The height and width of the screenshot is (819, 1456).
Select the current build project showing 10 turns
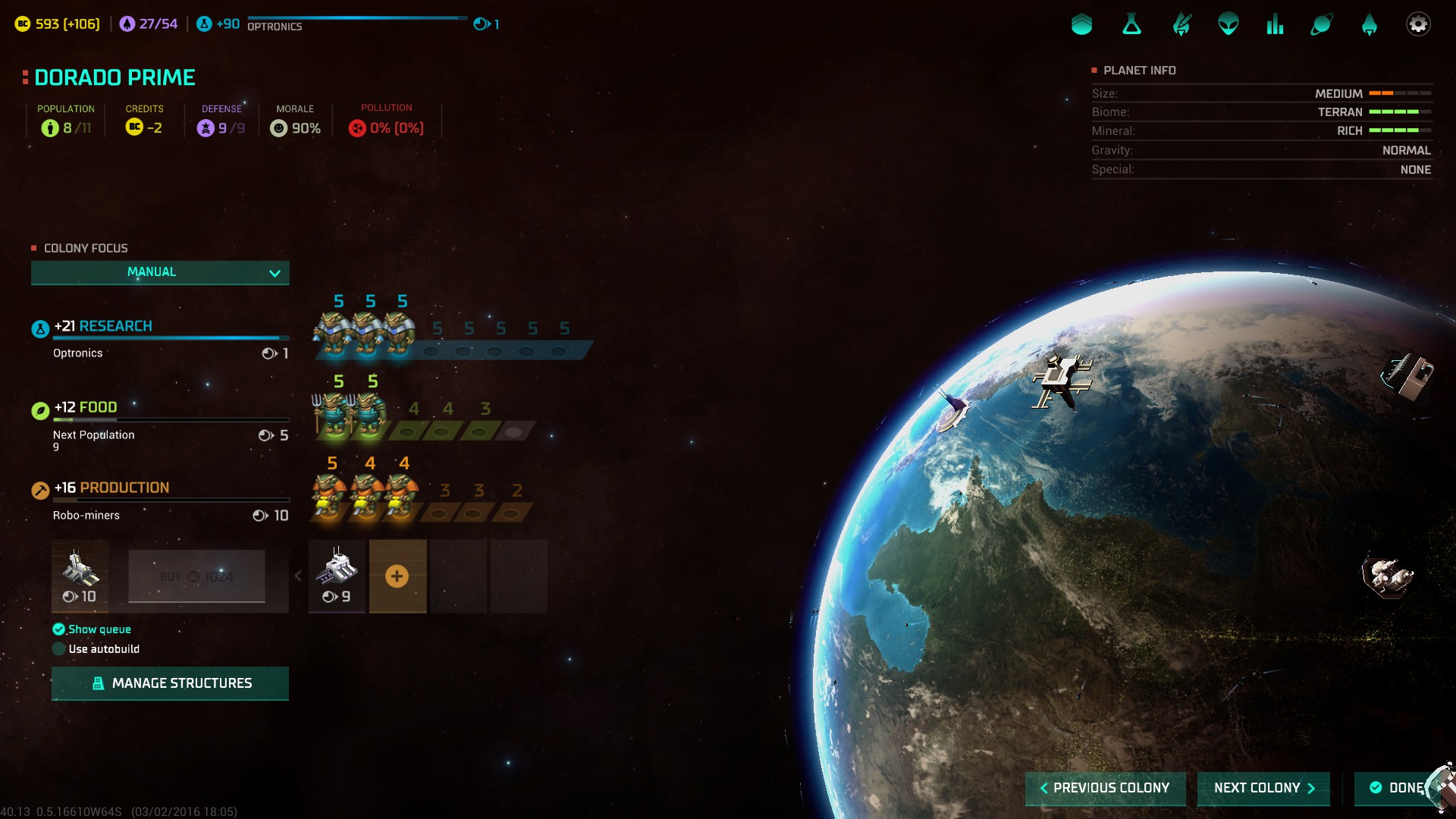(x=80, y=576)
